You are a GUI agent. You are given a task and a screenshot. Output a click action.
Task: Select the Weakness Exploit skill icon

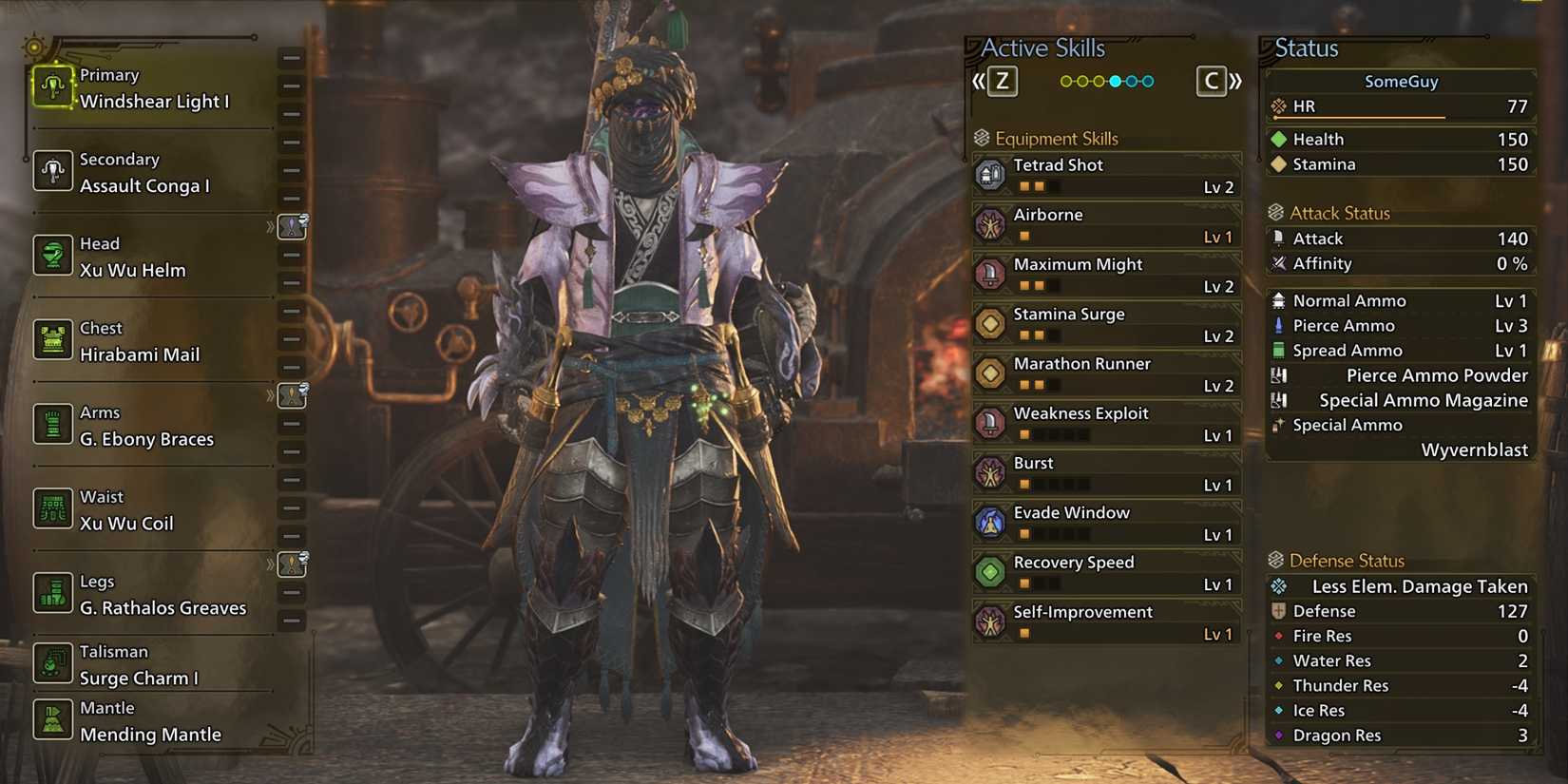click(991, 423)
